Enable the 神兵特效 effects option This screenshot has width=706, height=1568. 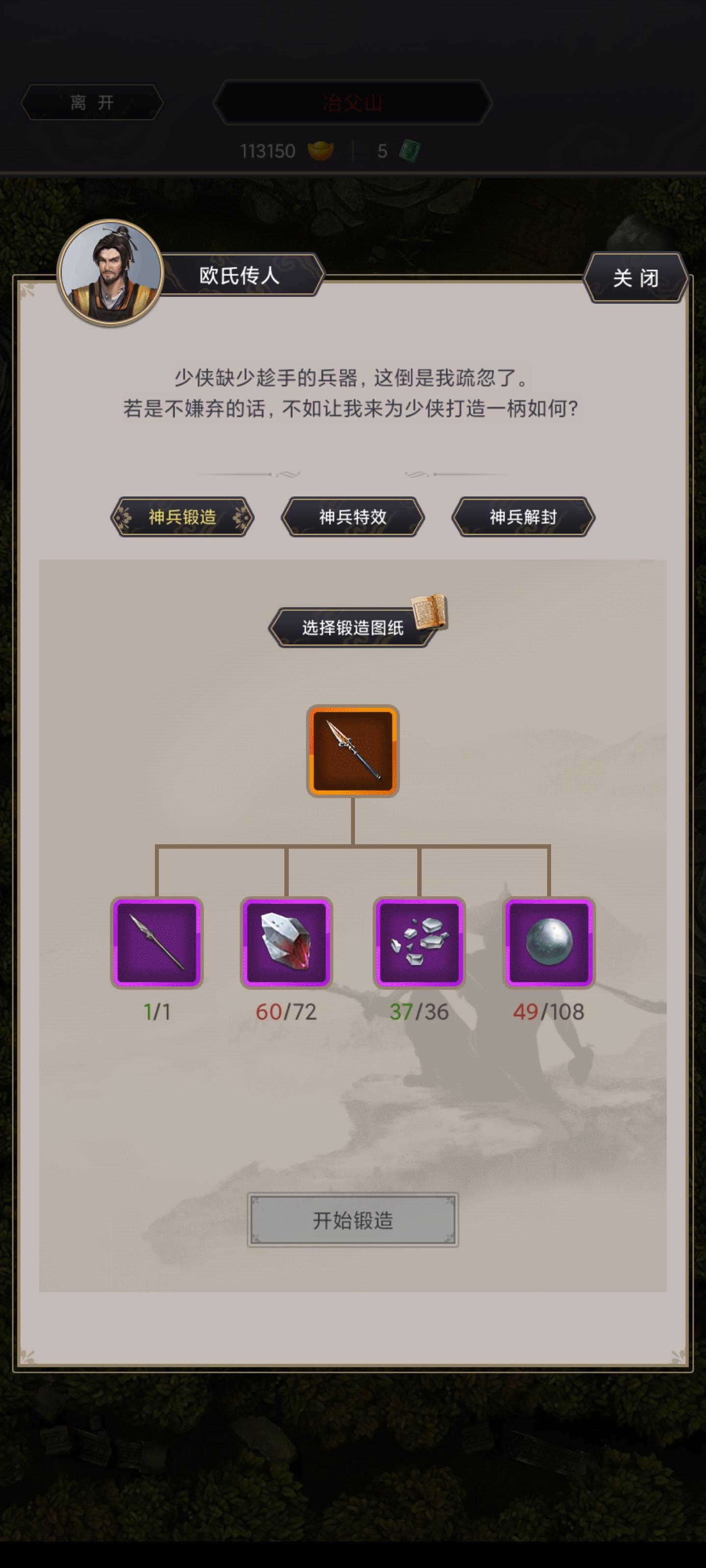click(x=353, y=518)
